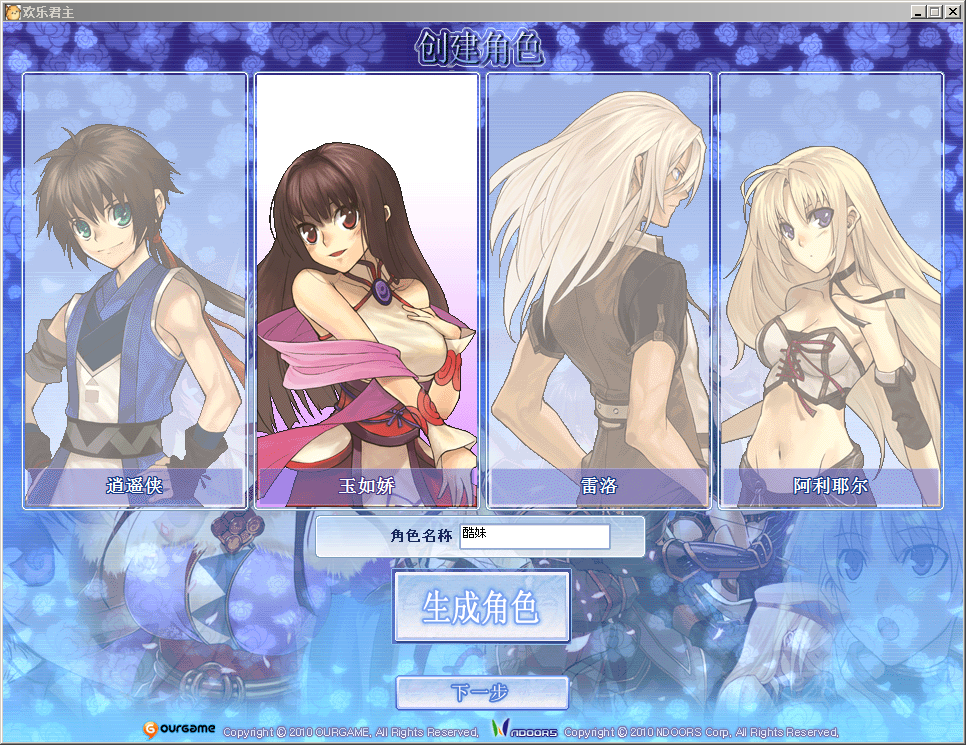Select the 阿利耶尔 character card
The image size is (966, 745).
point(831,290)
